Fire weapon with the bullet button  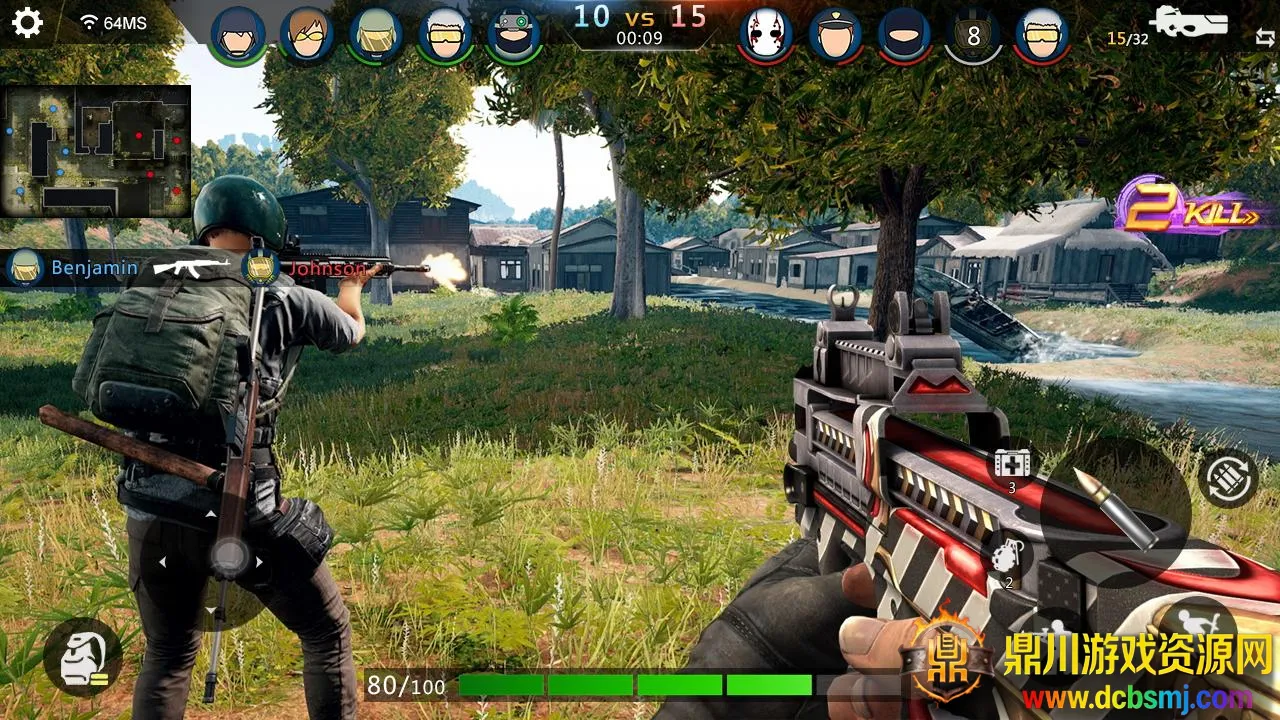(x=1114, y=508)
